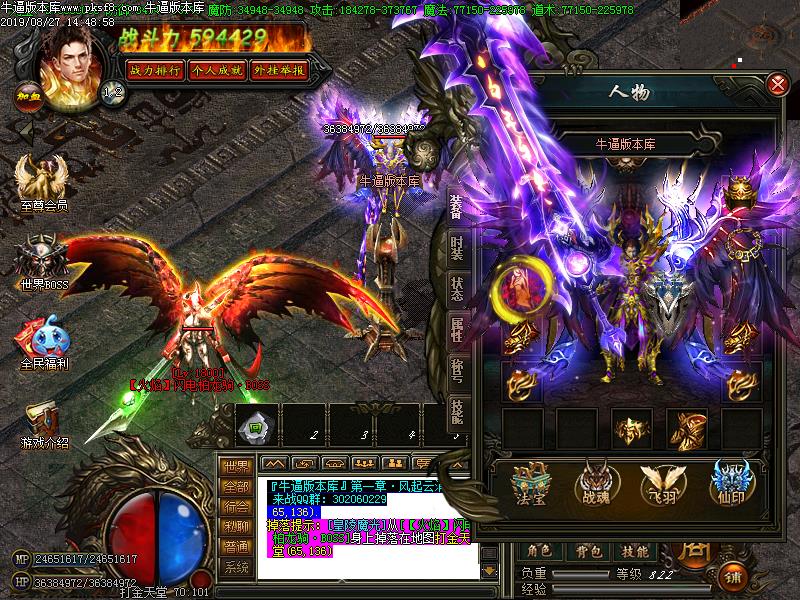Use the return scroll in hotbar slot one
This screenshot has height=600, width=800.
pyautogui.click(x=254, y=427)
